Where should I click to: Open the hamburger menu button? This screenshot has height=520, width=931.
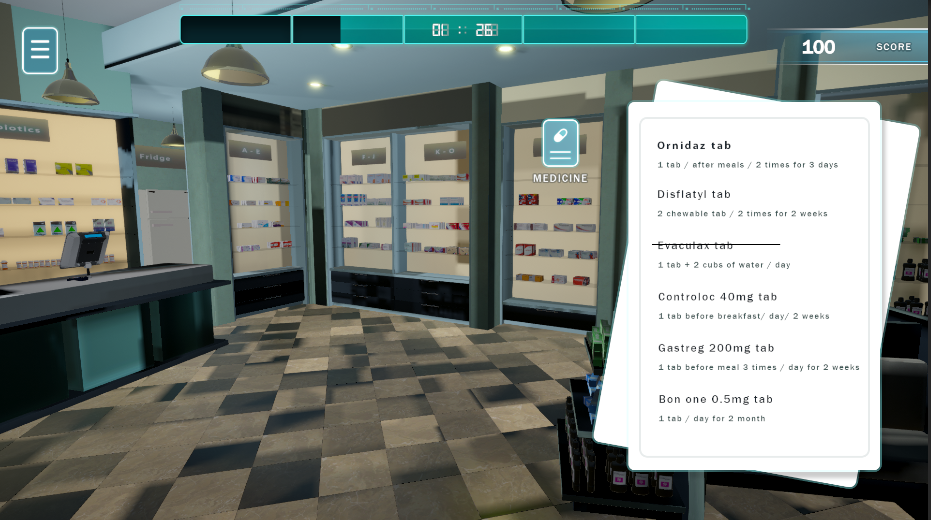pos(40,49)
